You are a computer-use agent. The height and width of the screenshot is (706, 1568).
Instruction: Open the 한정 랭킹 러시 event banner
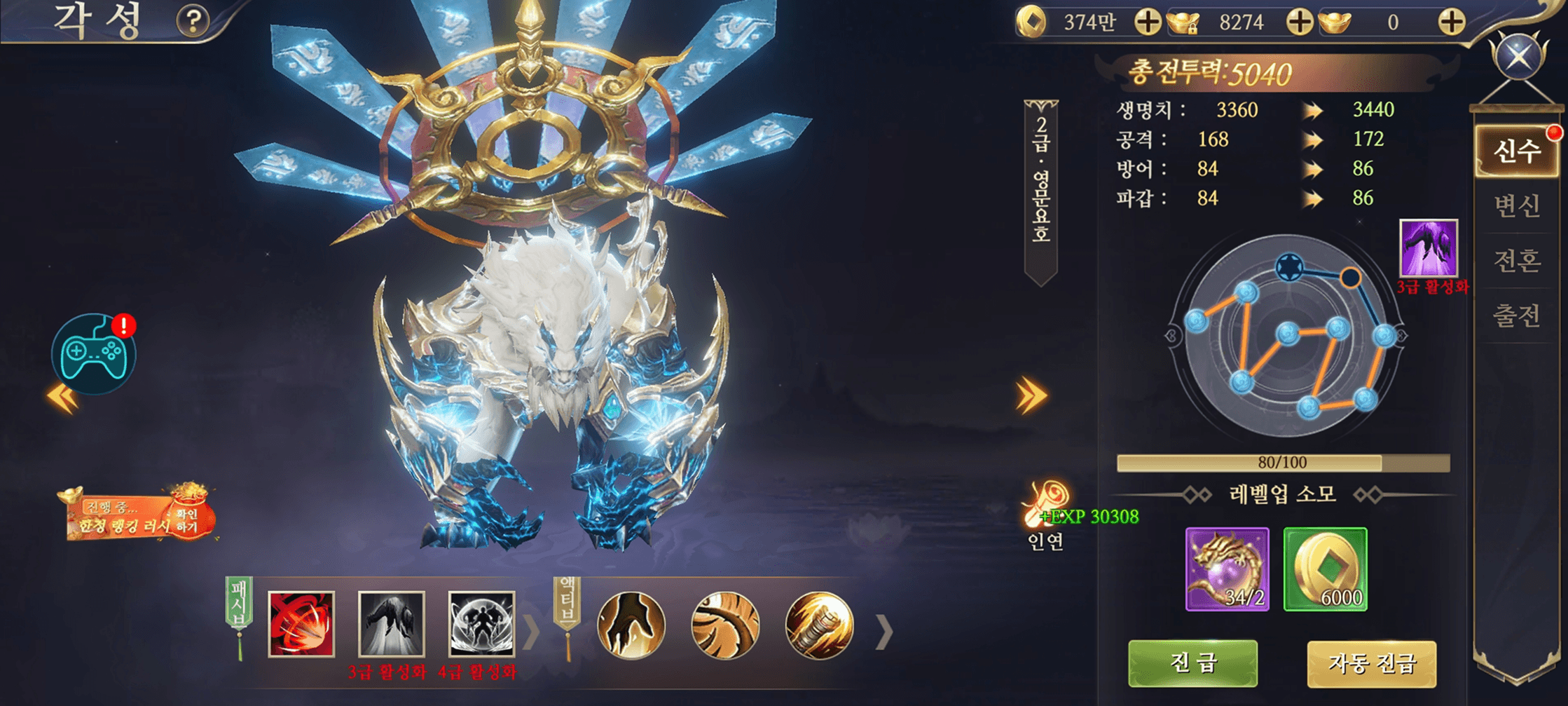[138, 517]
